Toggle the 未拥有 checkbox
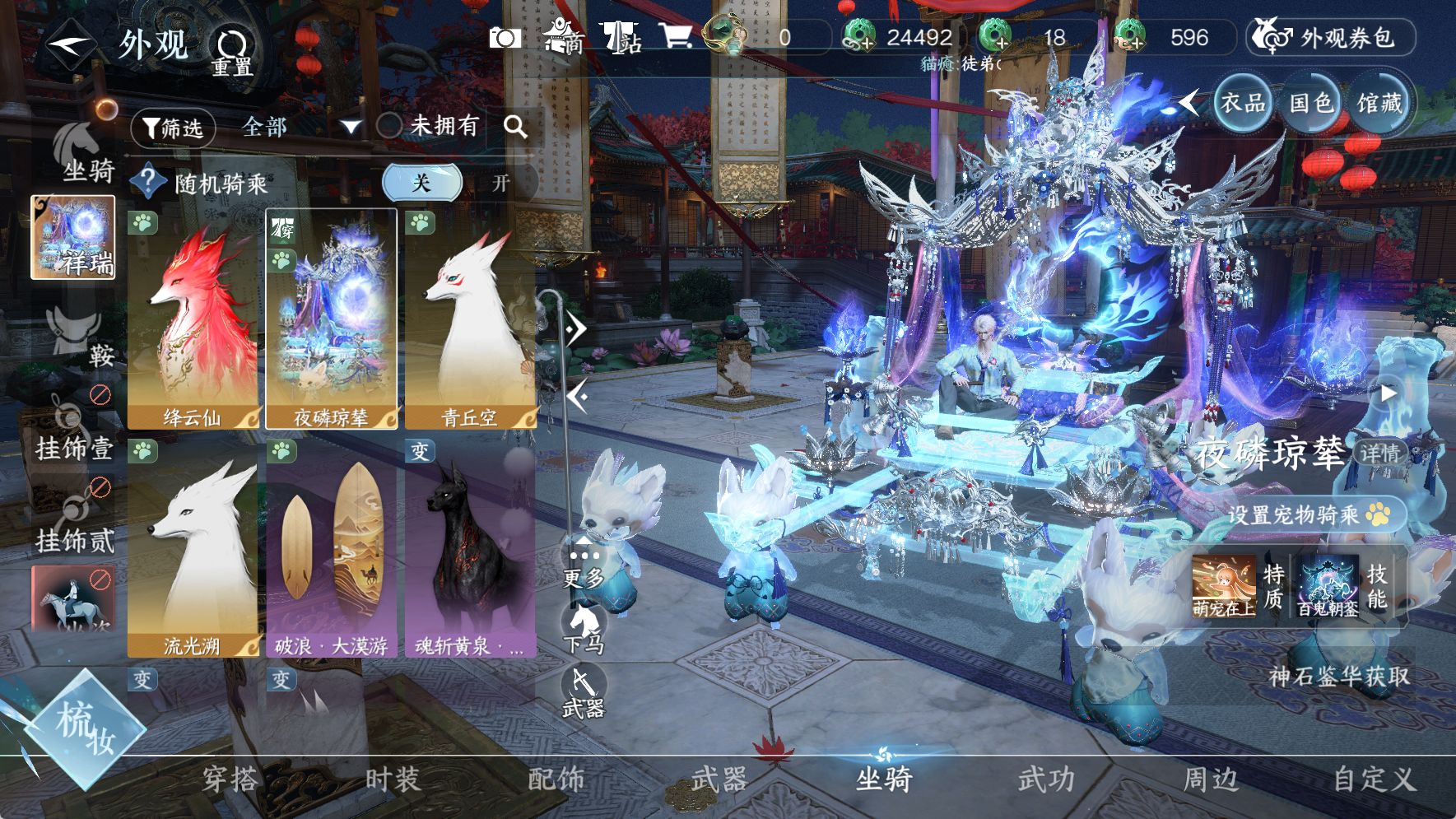 point(389,126)
